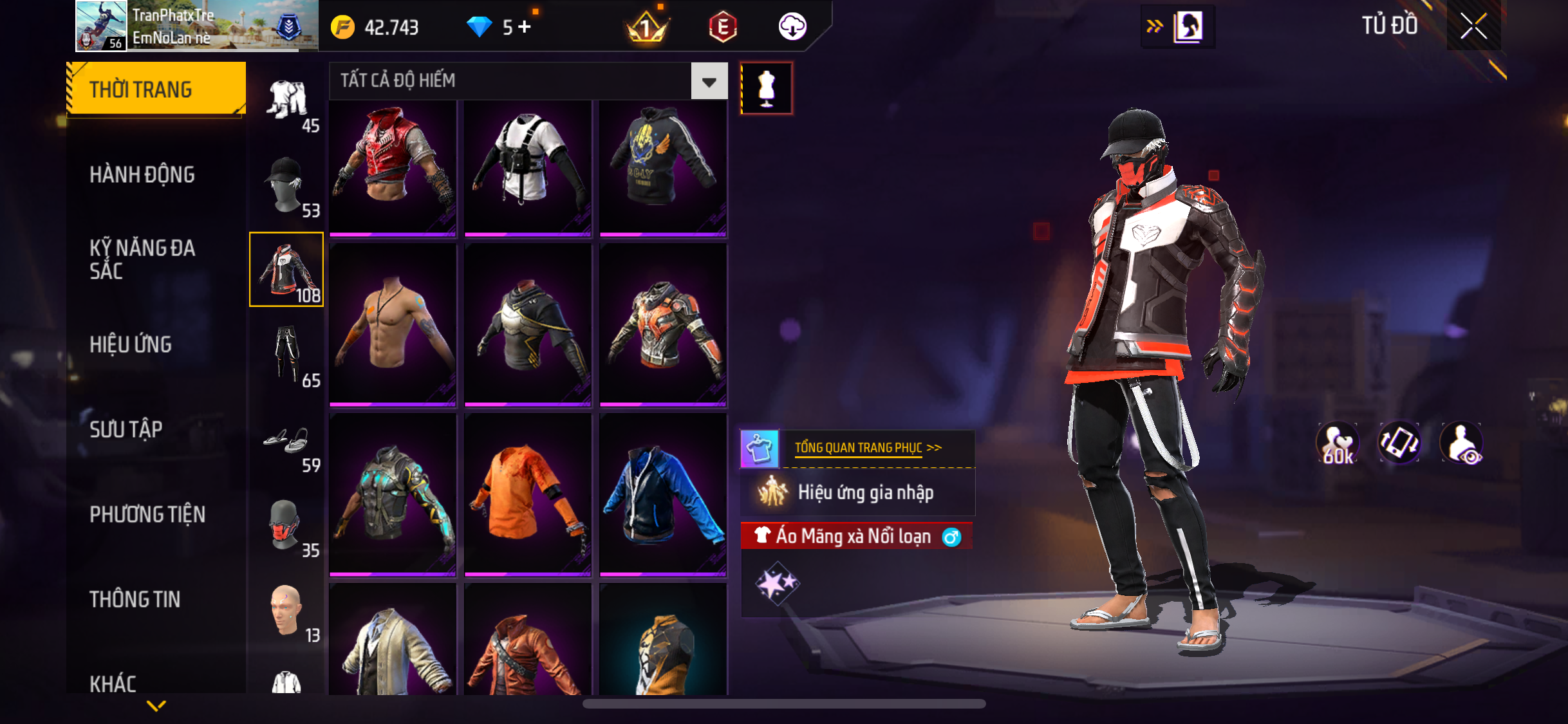Choose the shirtless torso item
The image size is (1568, 724).
[393, 324]
